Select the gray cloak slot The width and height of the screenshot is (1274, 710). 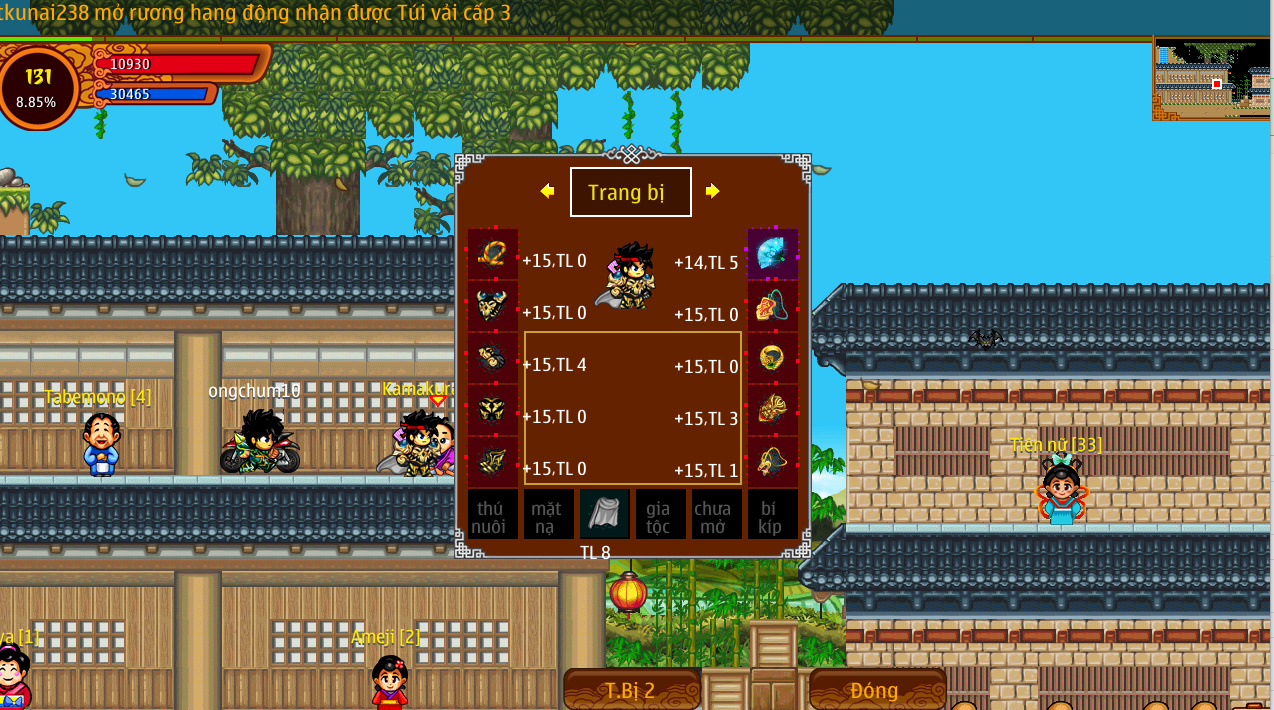(x=605, y=515)
